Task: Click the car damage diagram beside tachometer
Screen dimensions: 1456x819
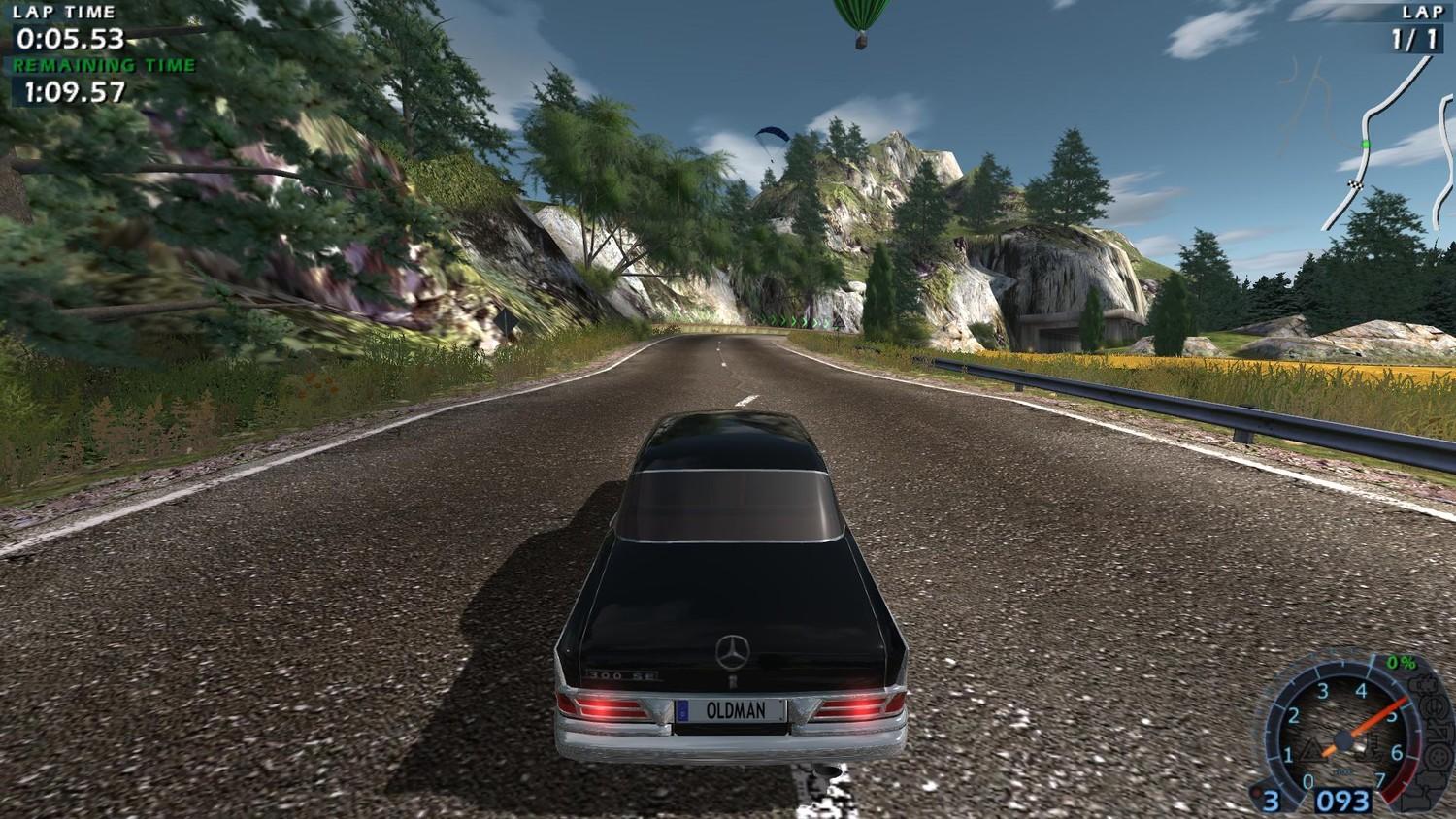Action: click(x=1431, y=742)
